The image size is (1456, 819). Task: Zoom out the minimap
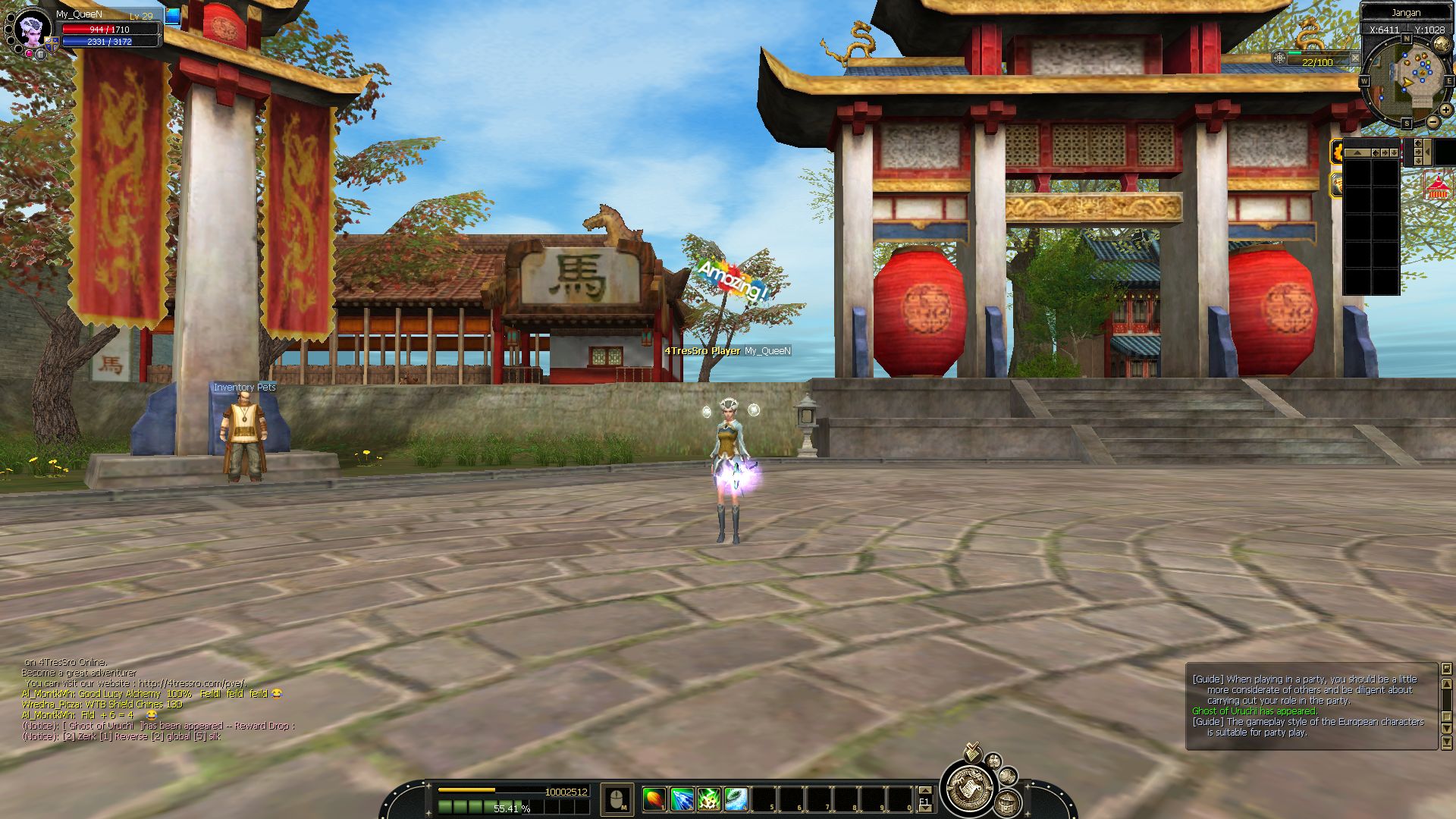[x=1432, y=121]
